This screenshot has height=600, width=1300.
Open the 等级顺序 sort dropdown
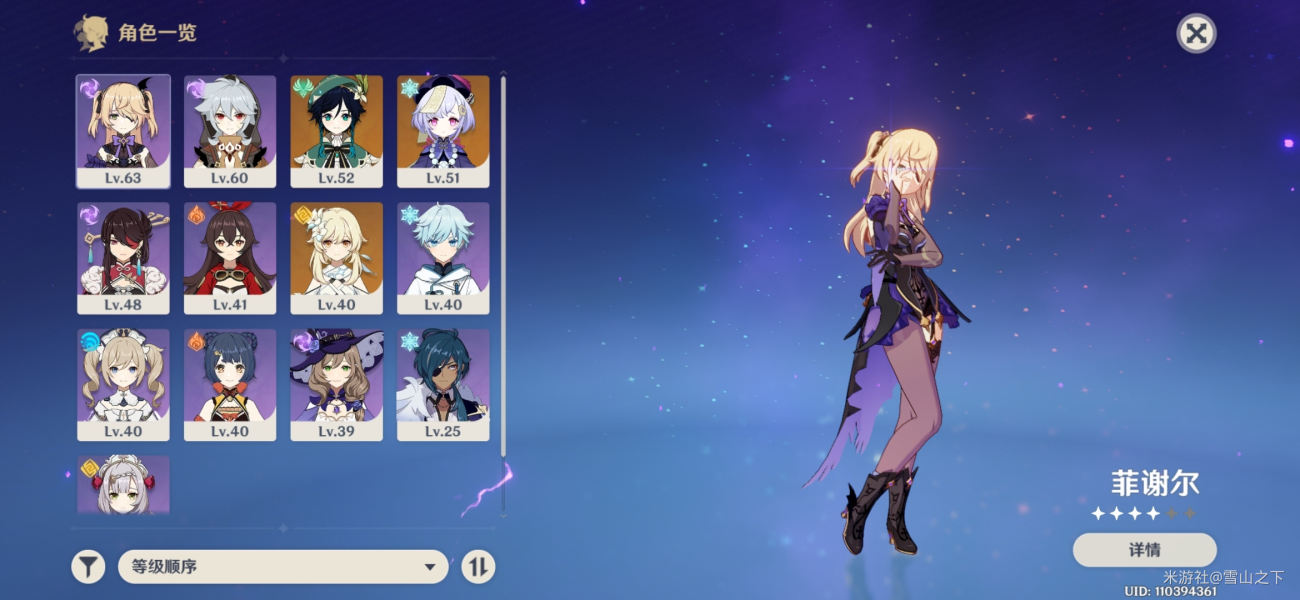pyautogui.click(x=283, y=567)
